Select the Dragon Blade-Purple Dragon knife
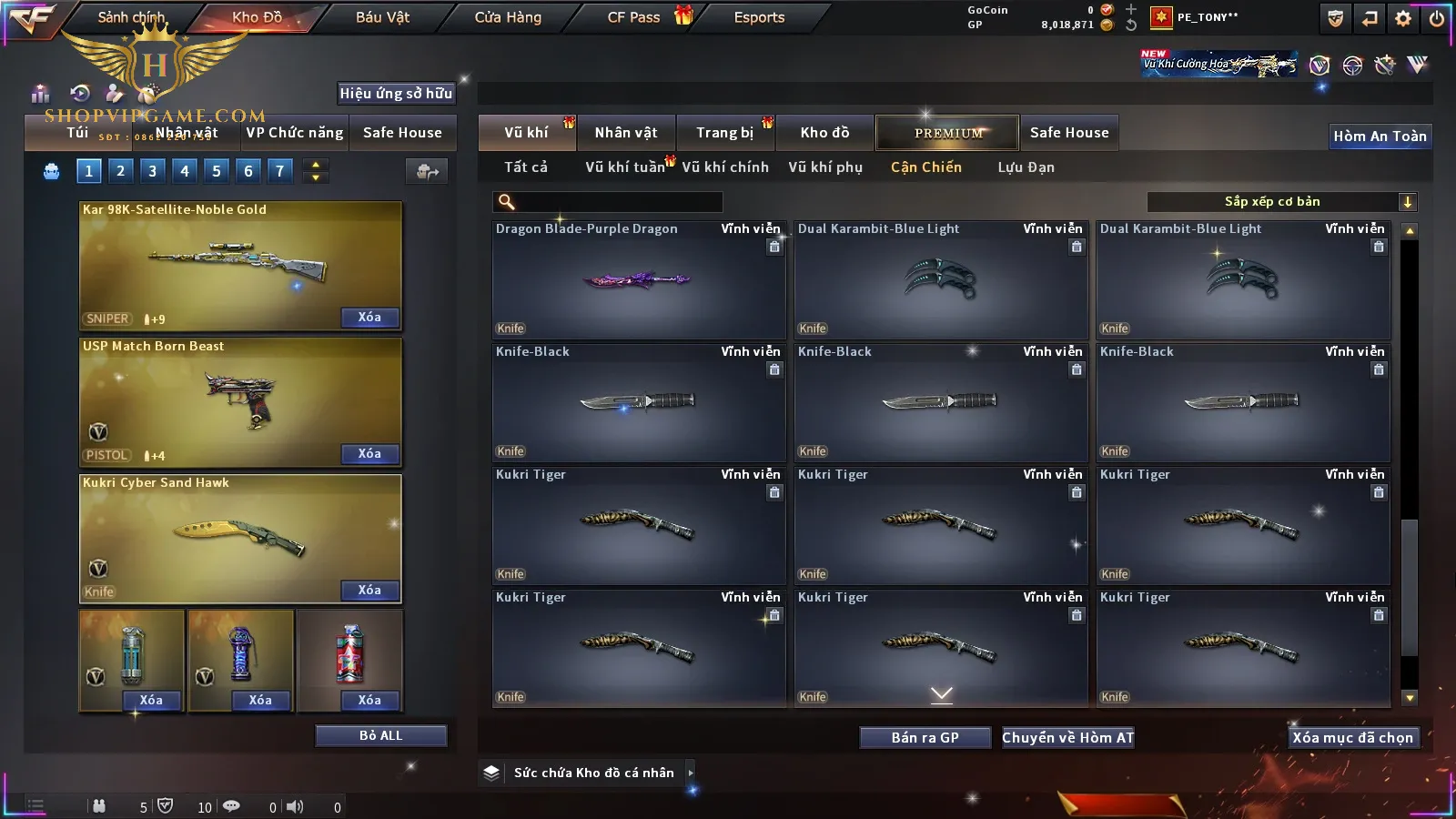The image size is (1456, 819). coord(638,280)
